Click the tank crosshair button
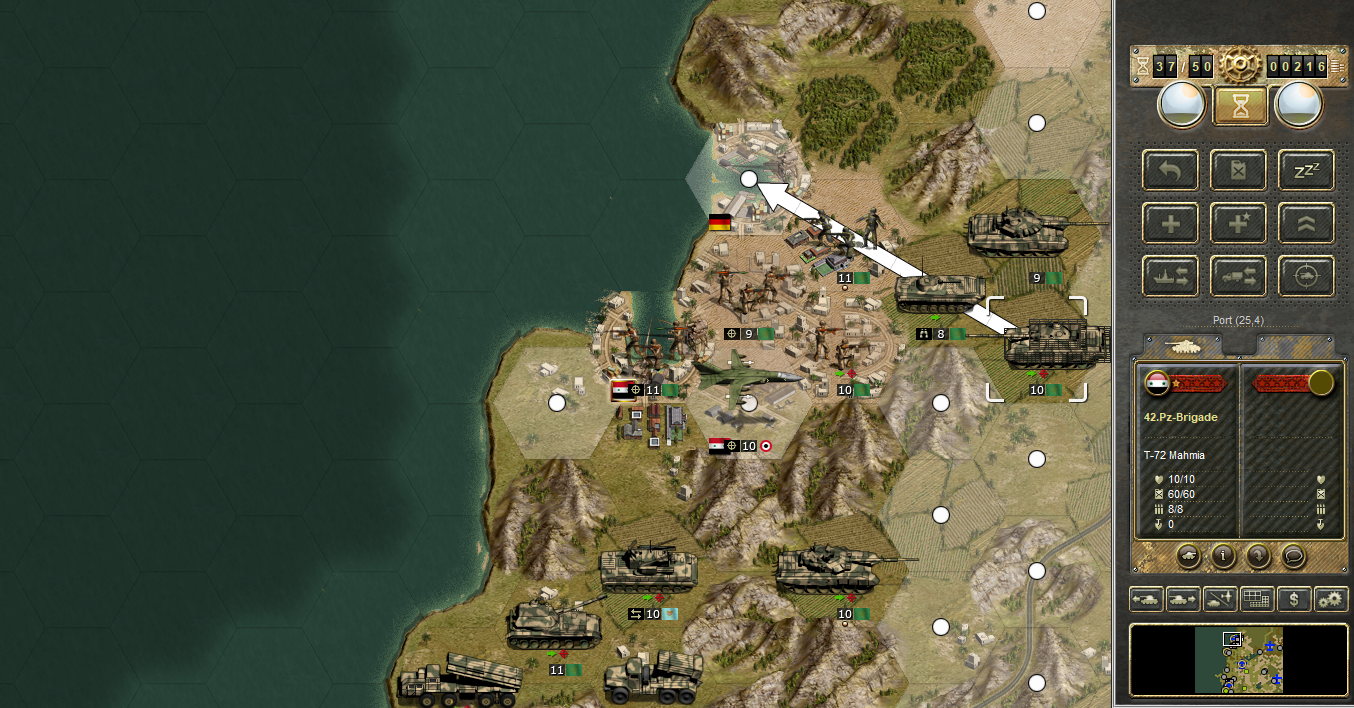 1306,276
